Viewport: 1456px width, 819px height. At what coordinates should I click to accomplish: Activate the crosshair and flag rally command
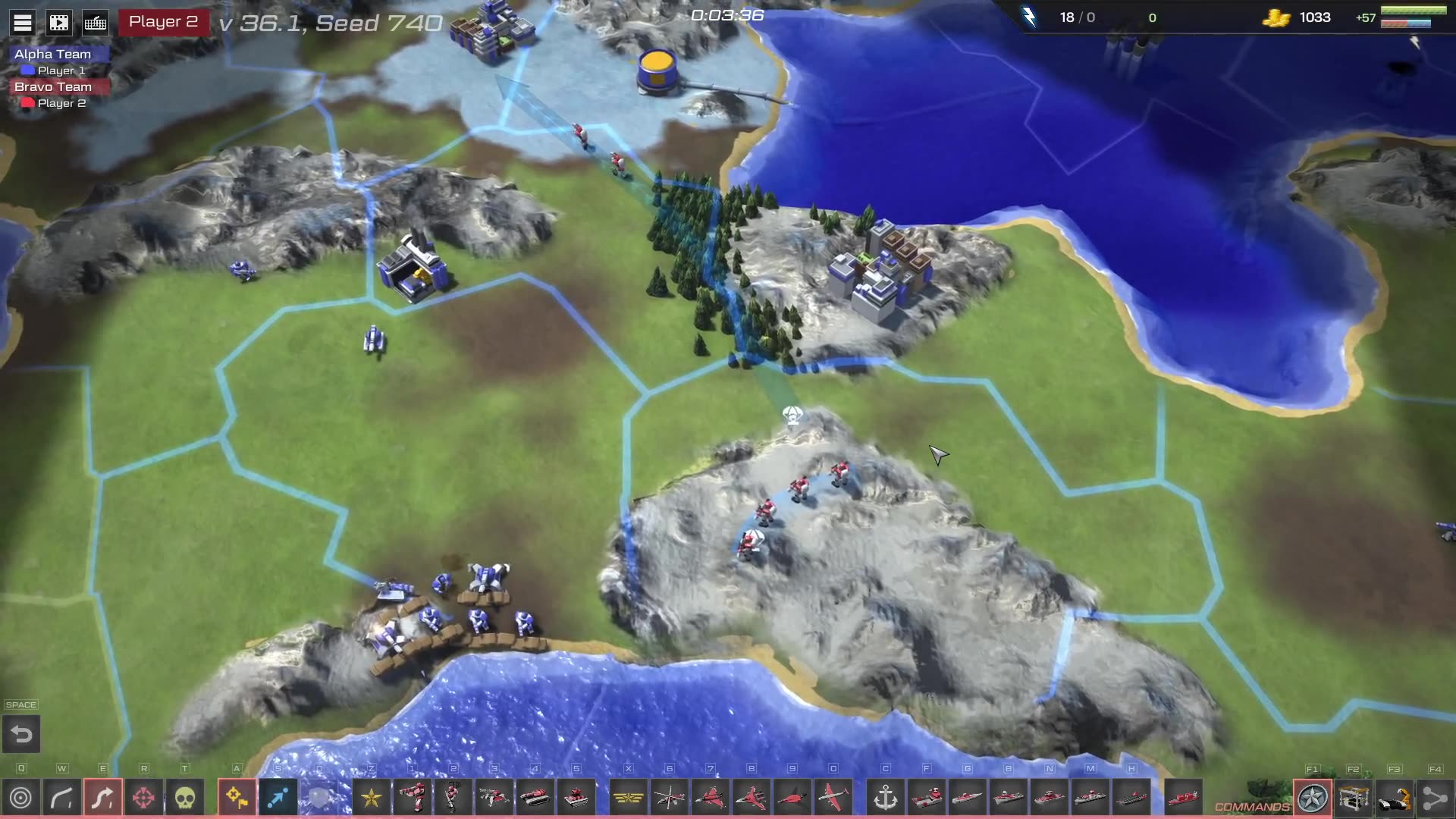(x=237, y=798)
